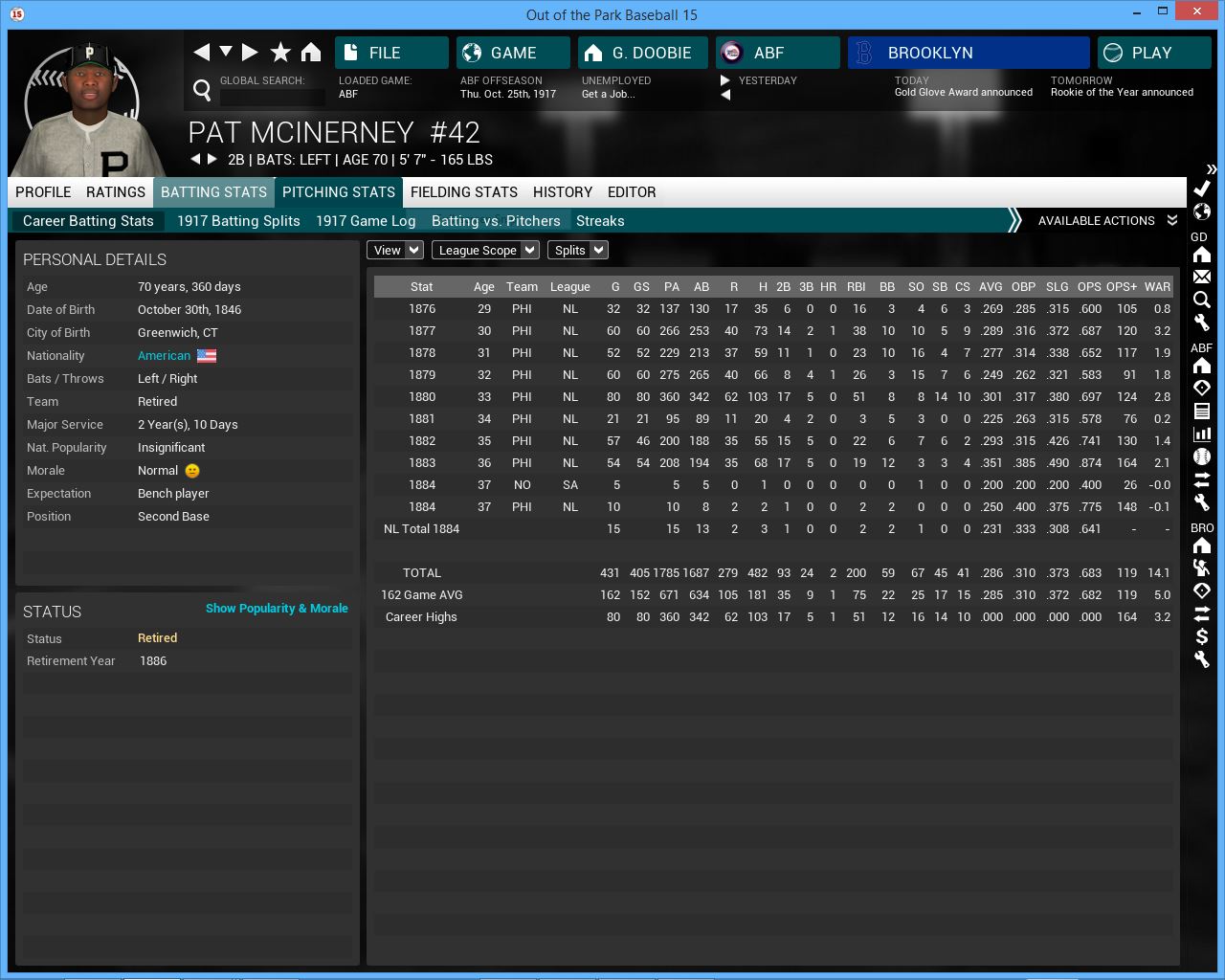Open the FILE menu
1225x980 pixels.
pyautogui.click(x=391, y=53)
